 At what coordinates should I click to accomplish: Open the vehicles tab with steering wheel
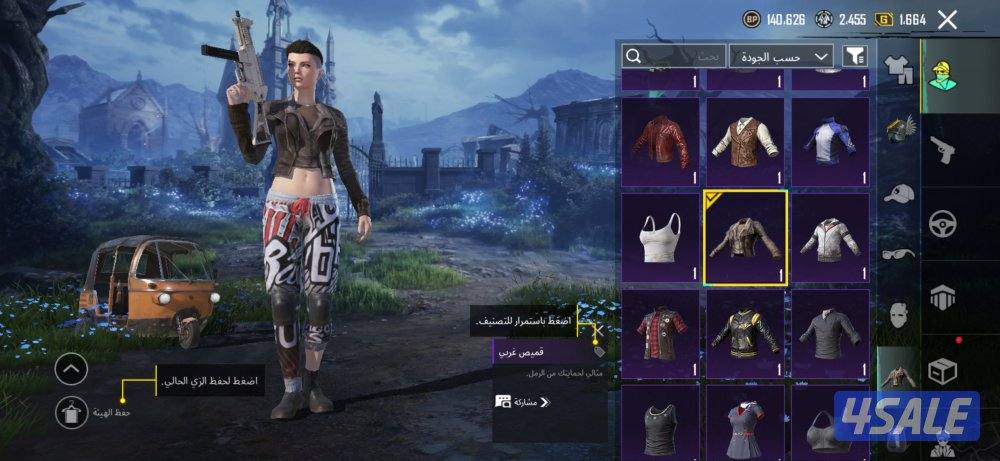(x=940, y=223)
